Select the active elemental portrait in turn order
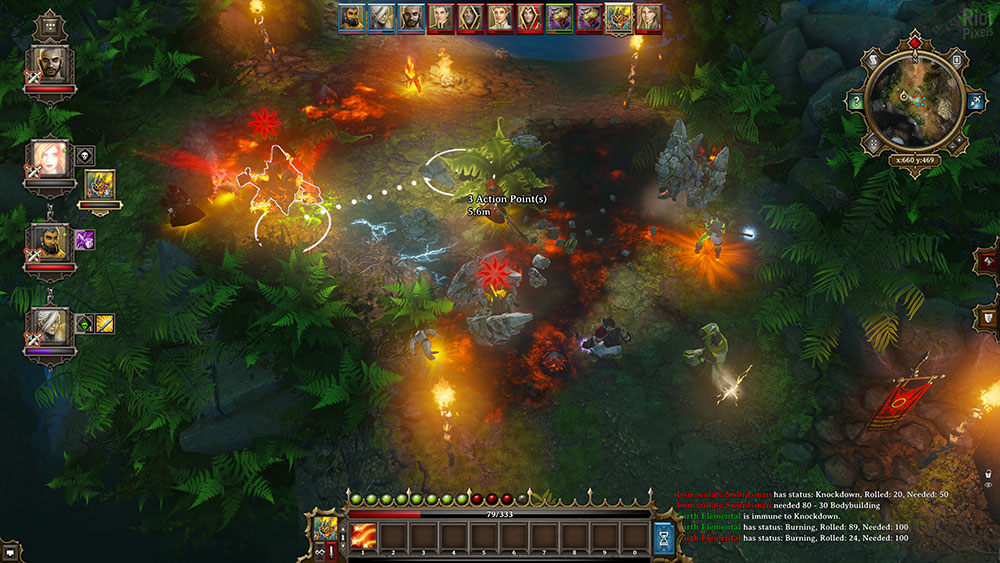The height and width of the screenshot is (563, 1000). click(619, 17)
